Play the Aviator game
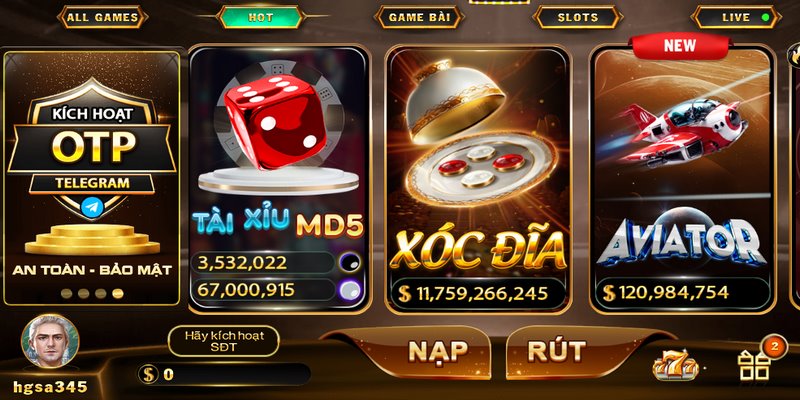Viewport: 800px width, 400px height. click(x=683, y=175)
